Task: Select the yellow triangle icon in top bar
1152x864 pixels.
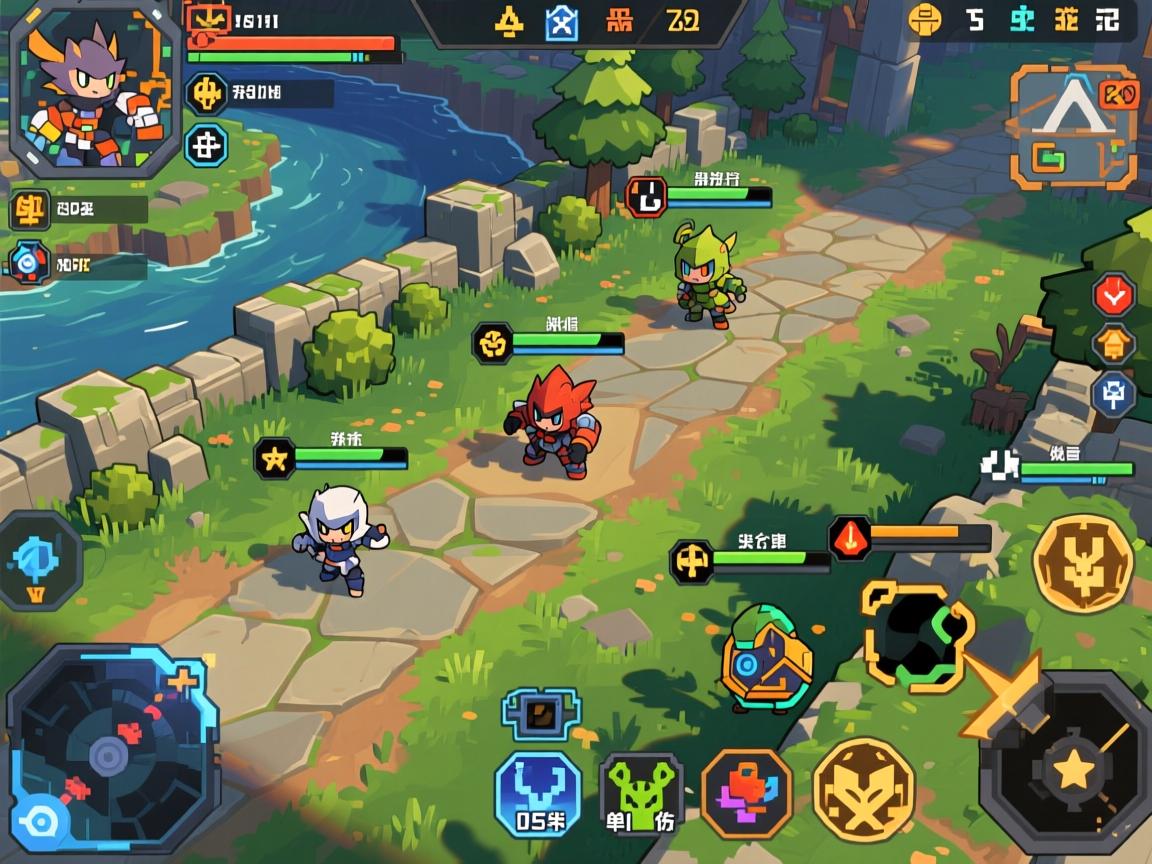Action: point(510,22)
